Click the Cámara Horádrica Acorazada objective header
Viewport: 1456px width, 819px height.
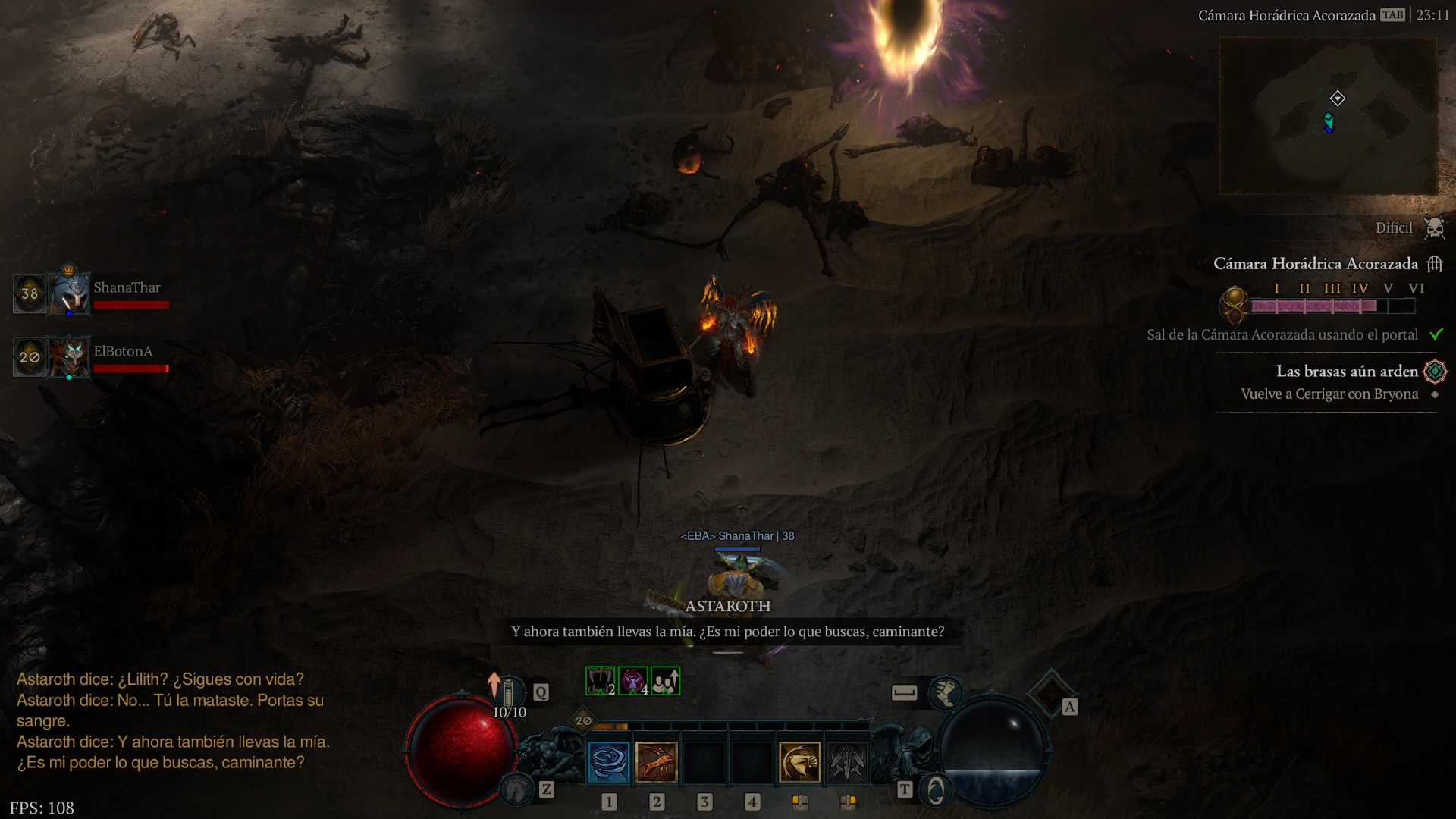coord(1316,264)
